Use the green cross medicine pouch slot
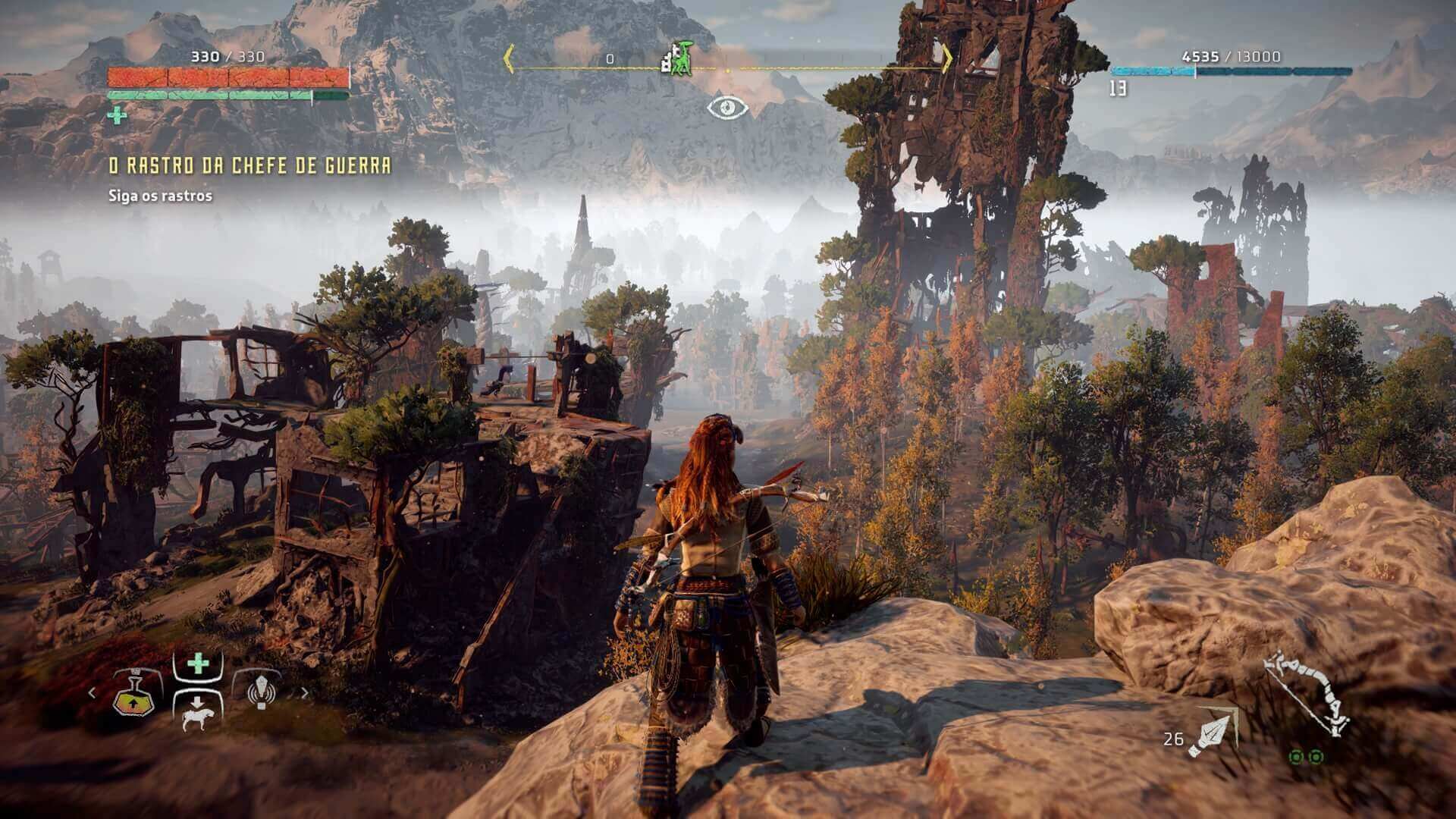Viewport: 1456px width, 819px height. click(x=198, y=665)
